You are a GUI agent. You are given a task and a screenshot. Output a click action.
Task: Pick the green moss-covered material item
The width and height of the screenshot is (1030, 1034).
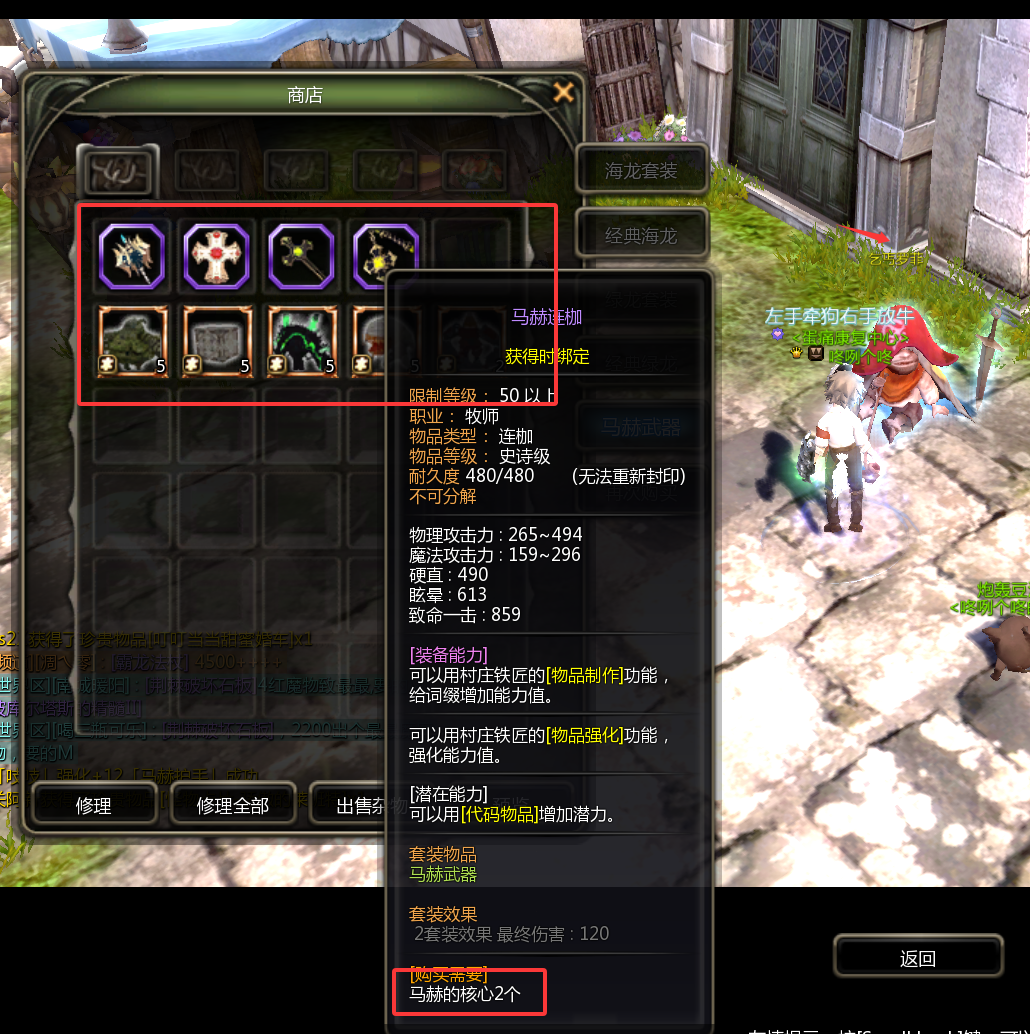click(x=131, y=341)
